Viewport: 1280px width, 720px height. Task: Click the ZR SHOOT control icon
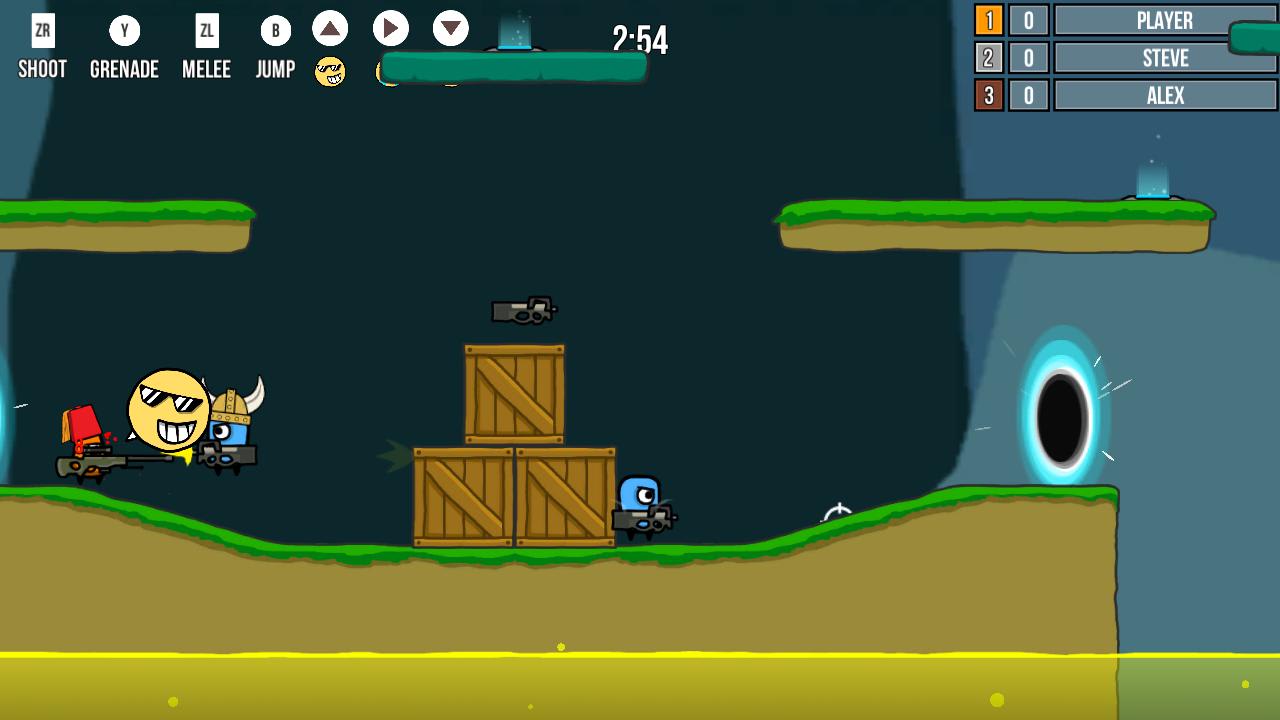[41, 30]
